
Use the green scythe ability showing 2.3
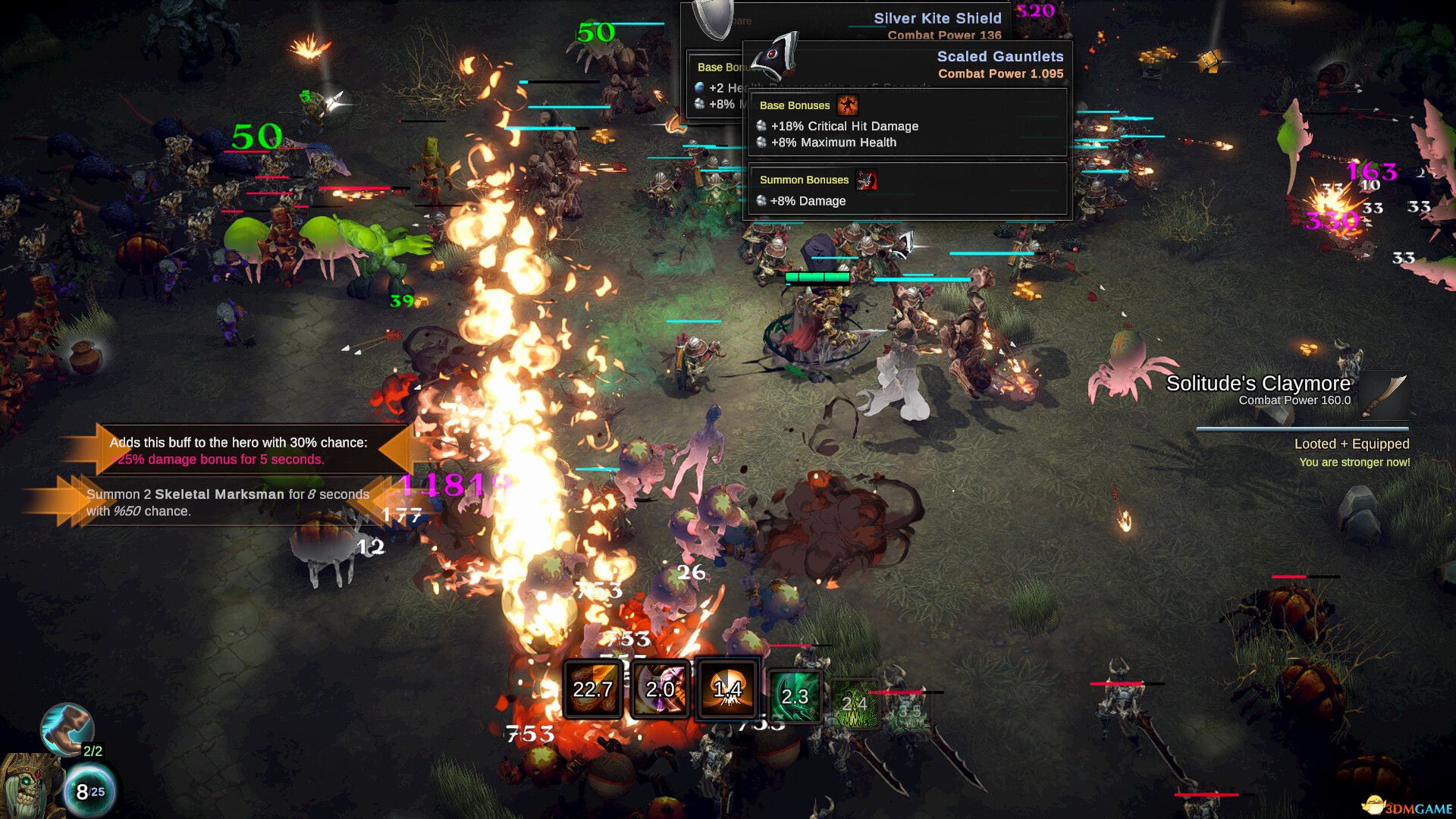795,695
